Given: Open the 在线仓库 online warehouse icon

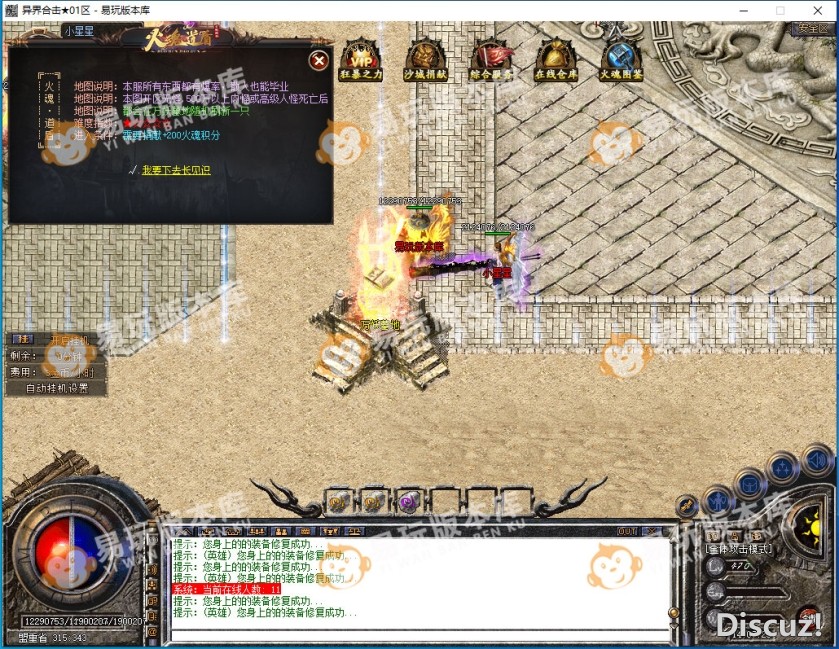Looking at the screenshot, I should point(556,60).
